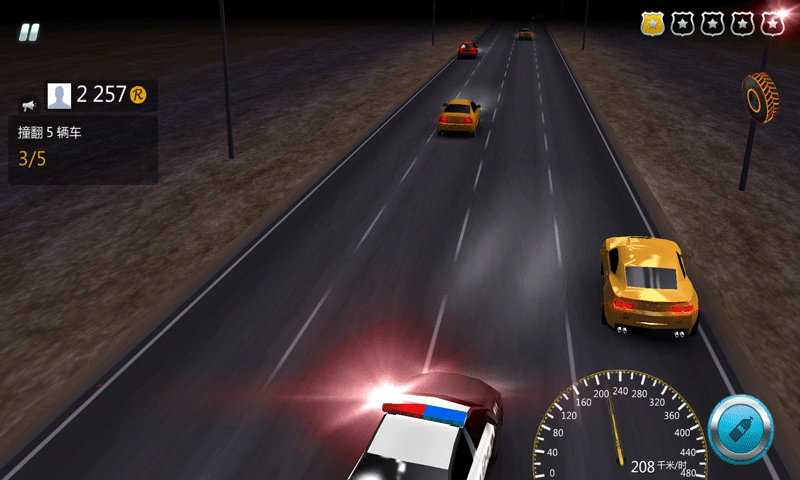Viewport: 800px width, 480px height.
Task: Open the player profile avatar
Action: click(60, 95)
